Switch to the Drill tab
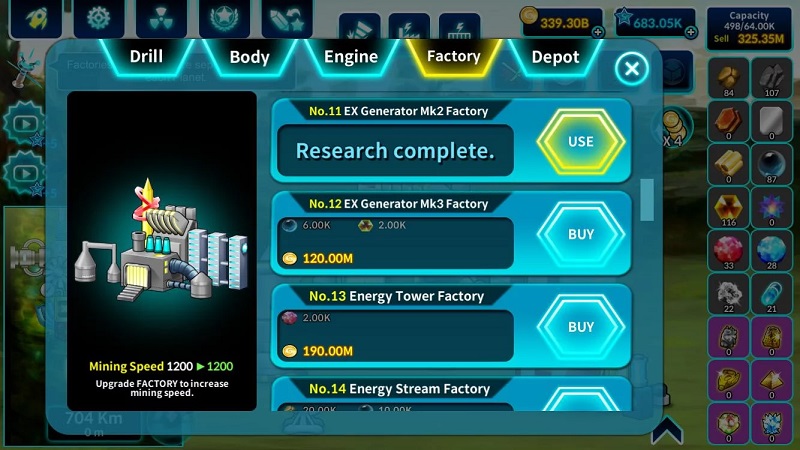 146,57
